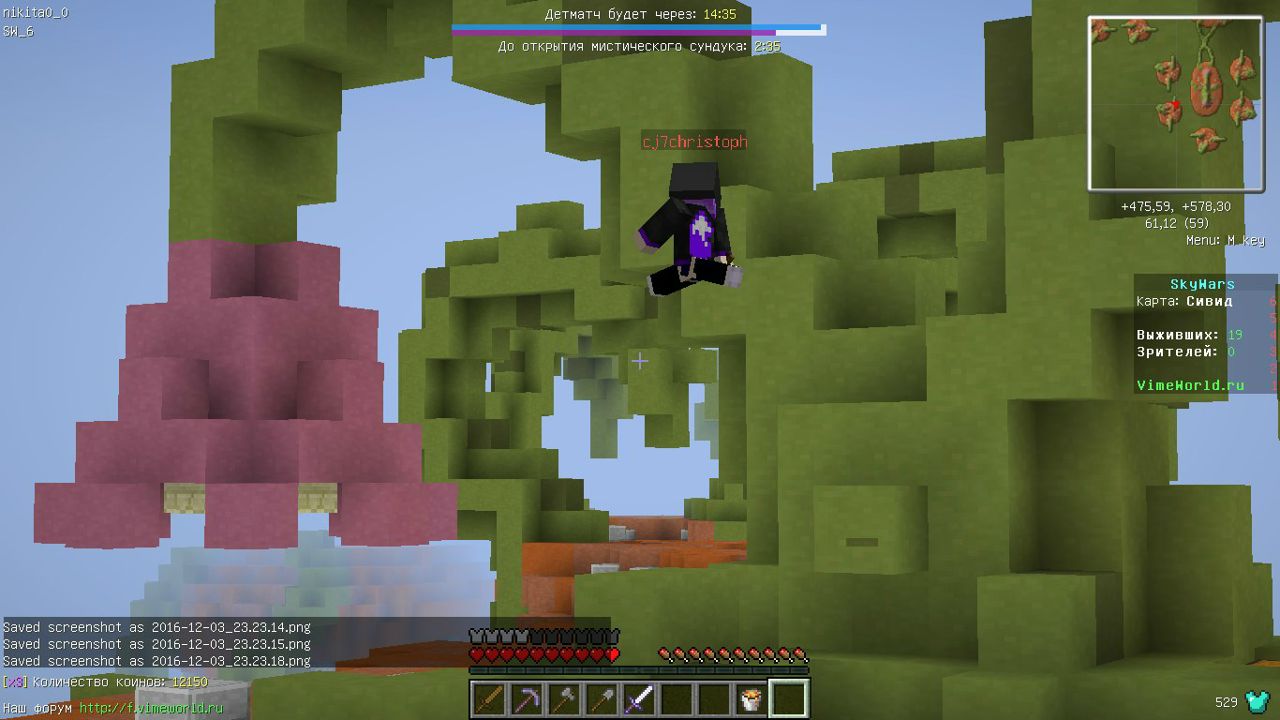Equip the enchanted purple sword
The width and height of the screenshot is (1280, 720).
point(639,699)
